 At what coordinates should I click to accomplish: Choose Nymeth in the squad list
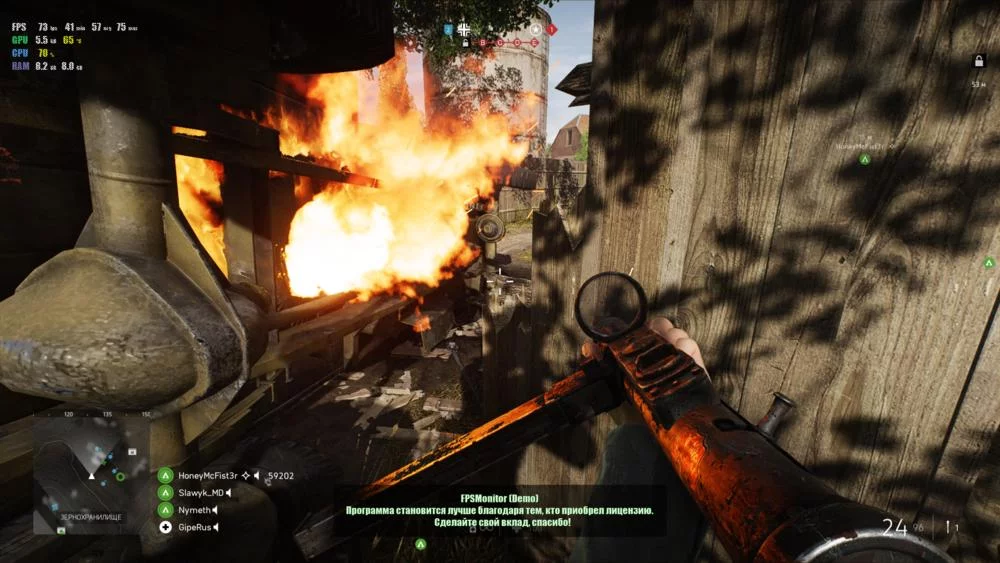pyautogui.click(x=193, y=510)
